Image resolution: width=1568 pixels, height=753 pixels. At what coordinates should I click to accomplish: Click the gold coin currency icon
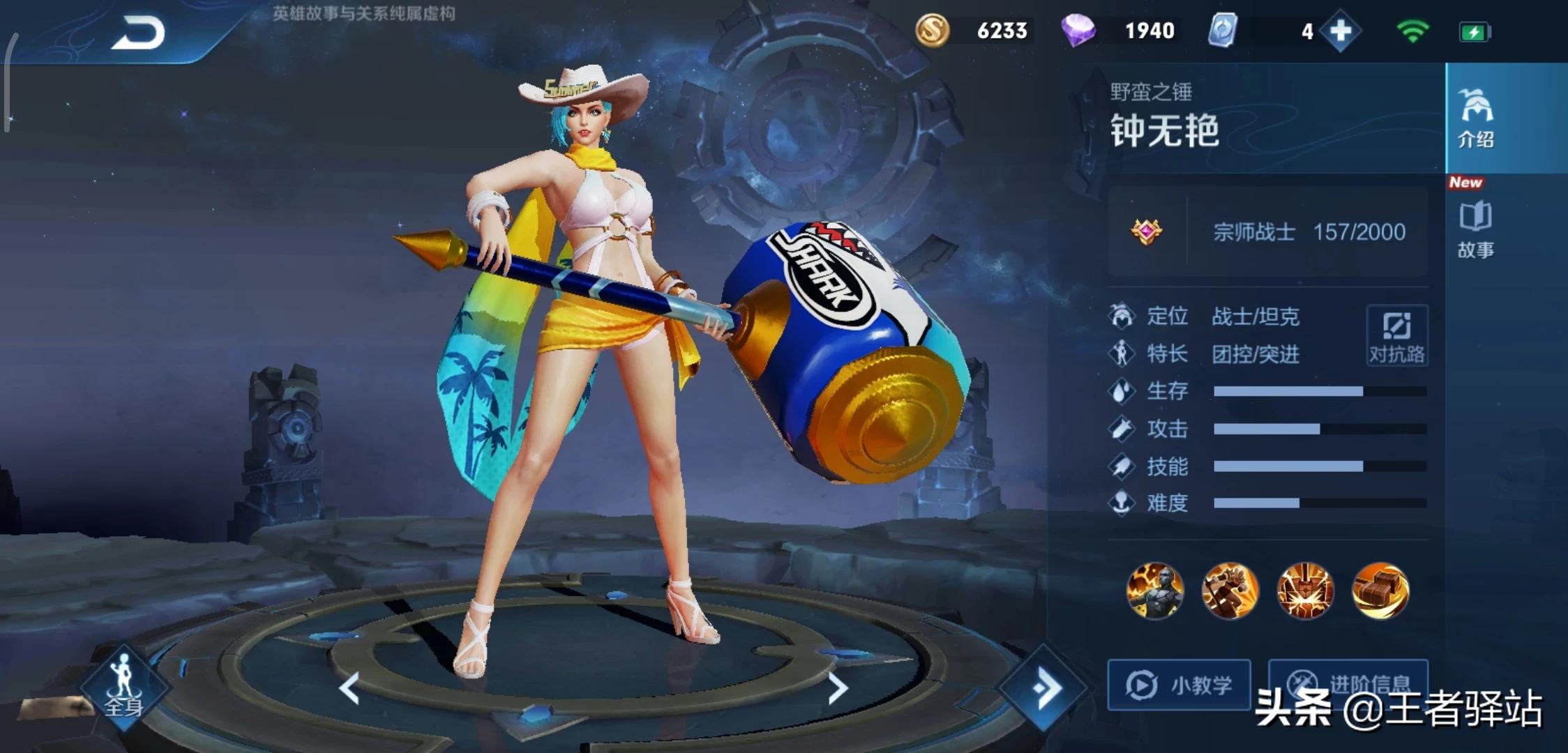click(x=932, y=31)
